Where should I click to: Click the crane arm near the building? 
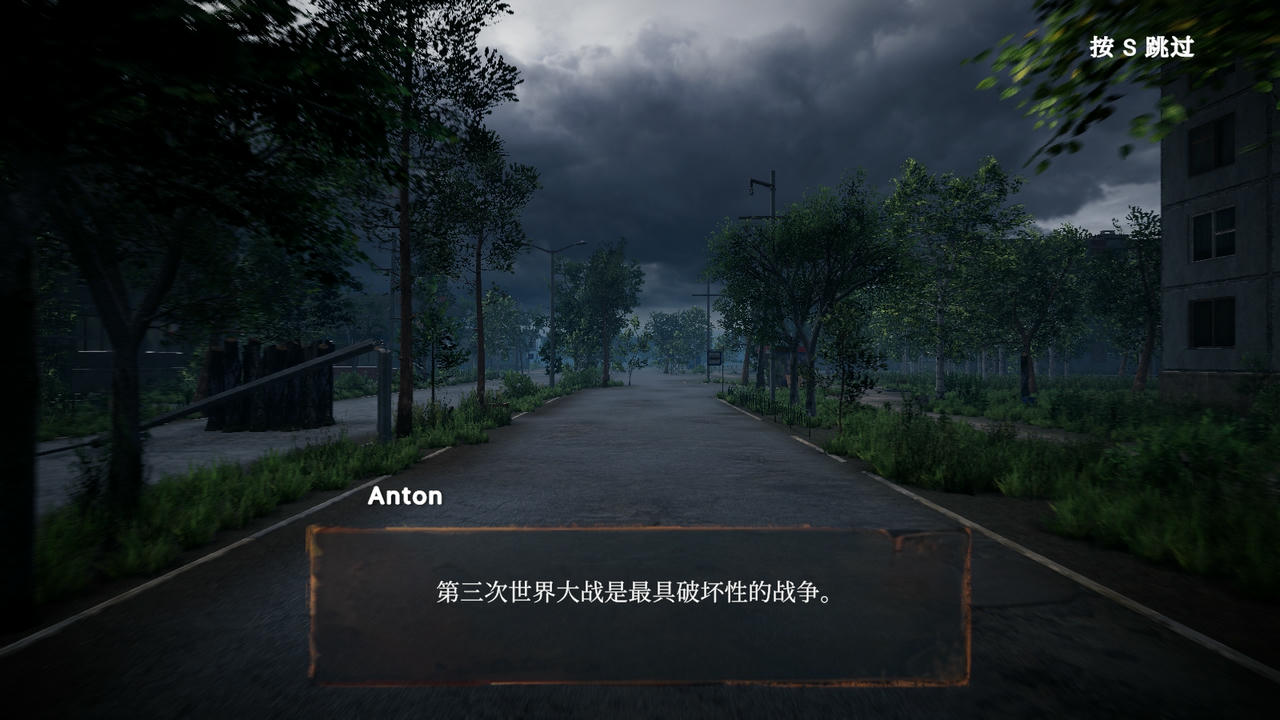click(757, 182)
